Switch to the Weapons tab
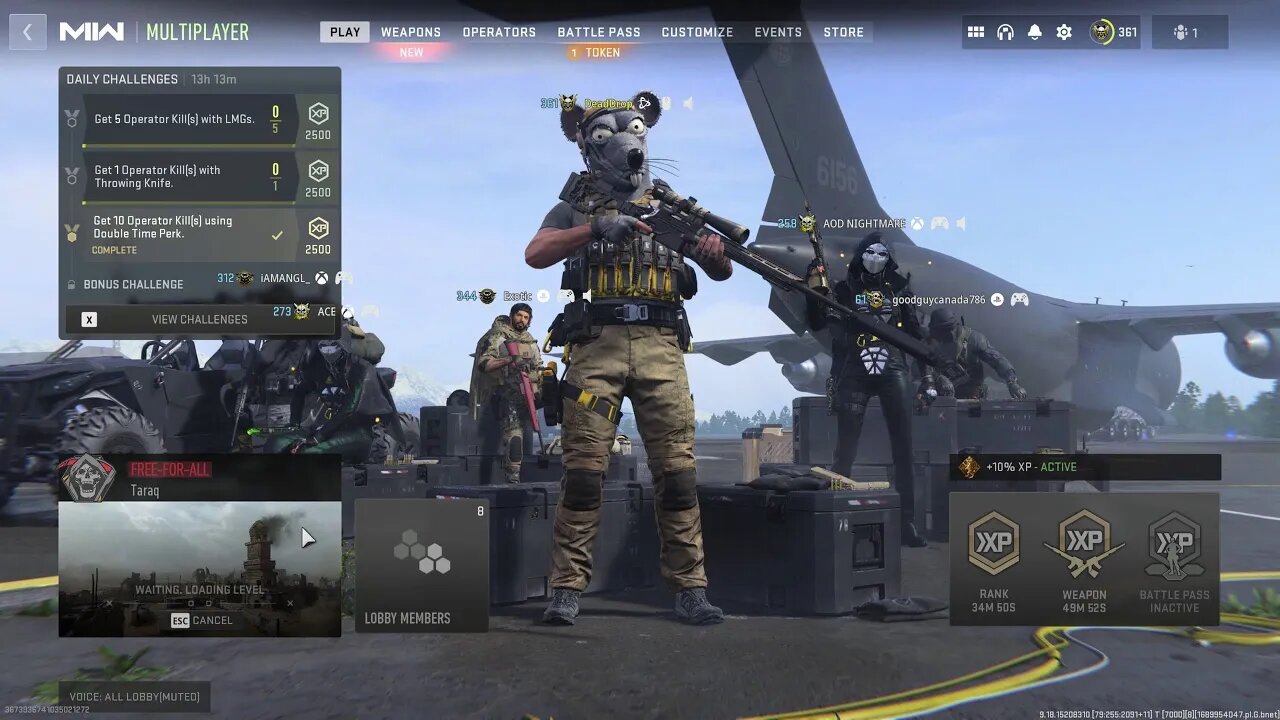 click(x=410, y=32)
